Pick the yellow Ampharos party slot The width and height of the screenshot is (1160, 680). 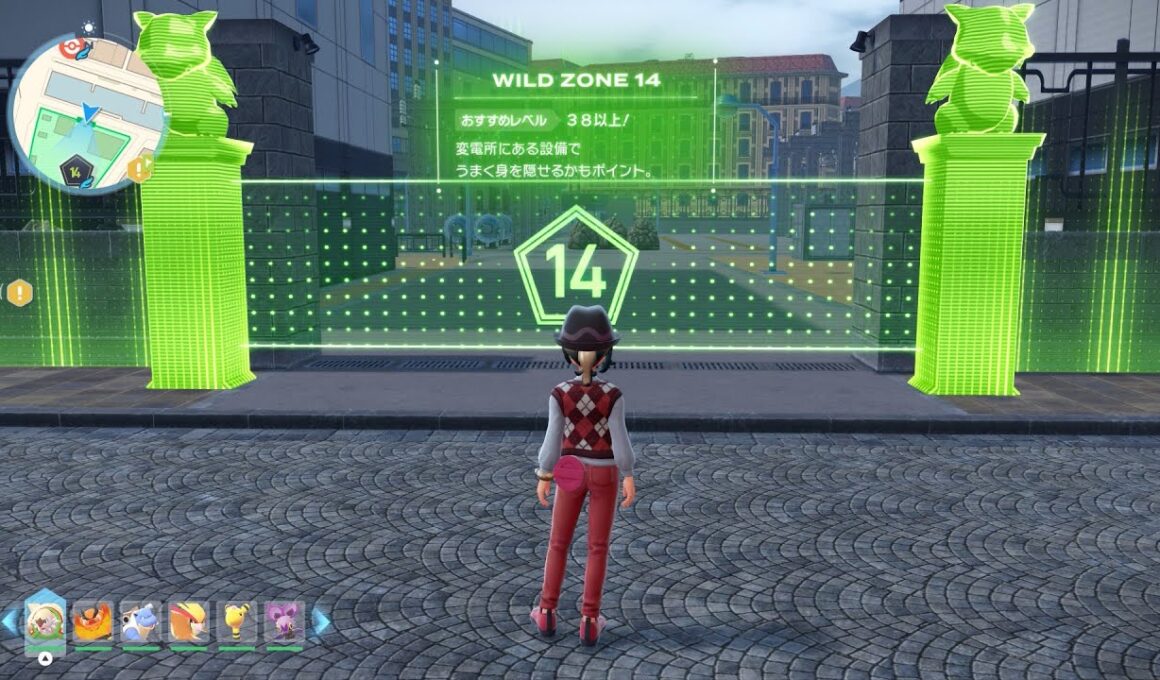[236, 622]
